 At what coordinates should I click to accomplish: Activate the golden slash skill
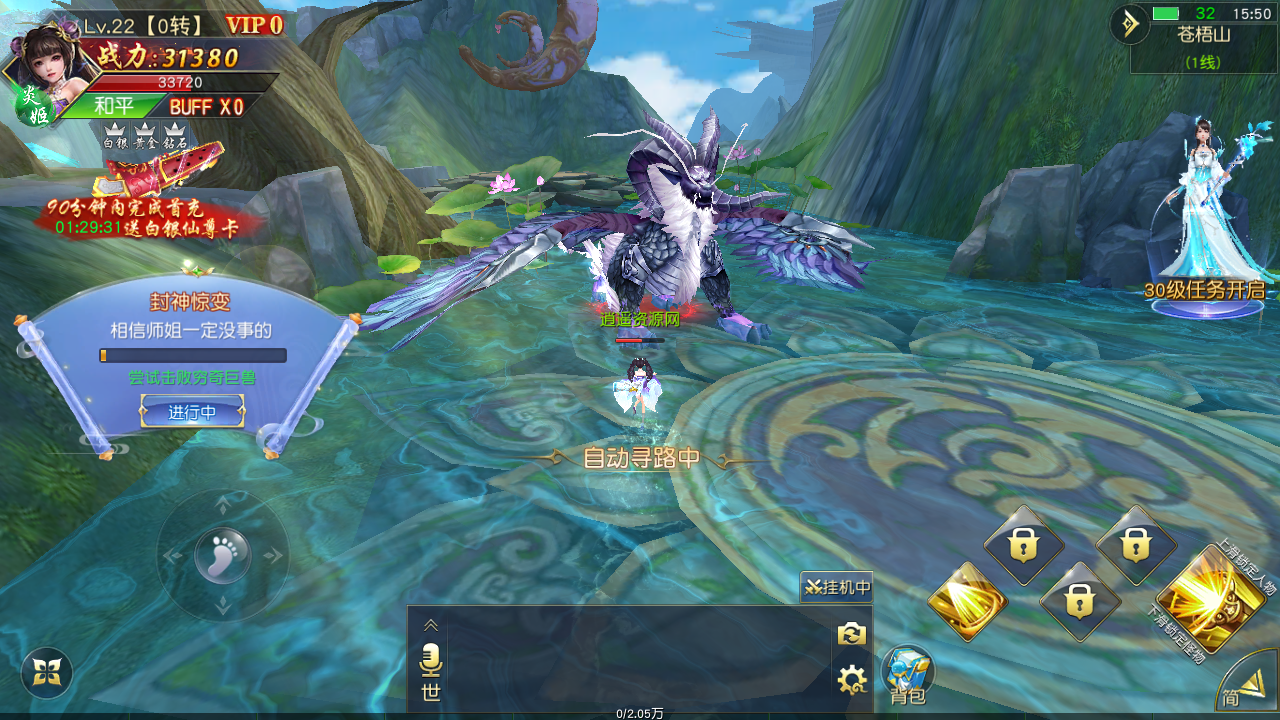click(x=966, y=601)
